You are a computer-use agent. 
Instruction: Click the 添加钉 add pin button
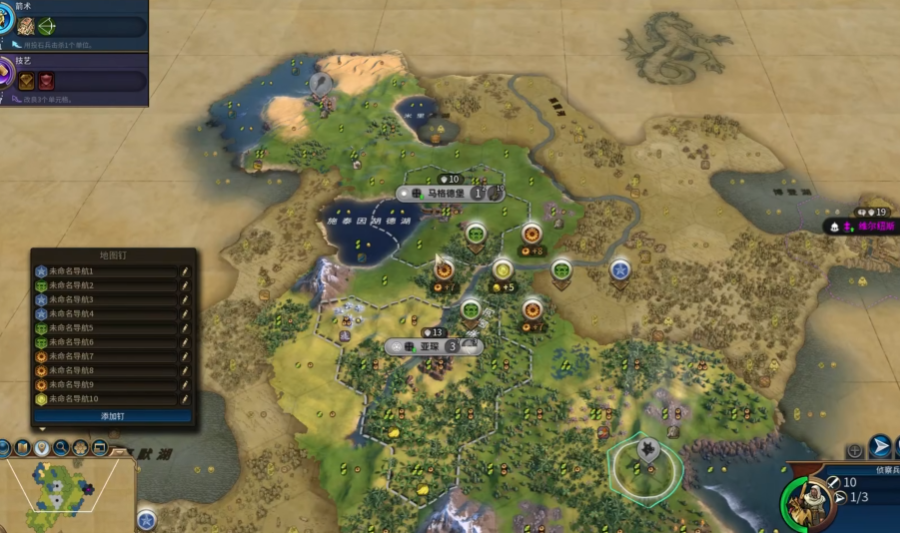click(x=112, y=415)
